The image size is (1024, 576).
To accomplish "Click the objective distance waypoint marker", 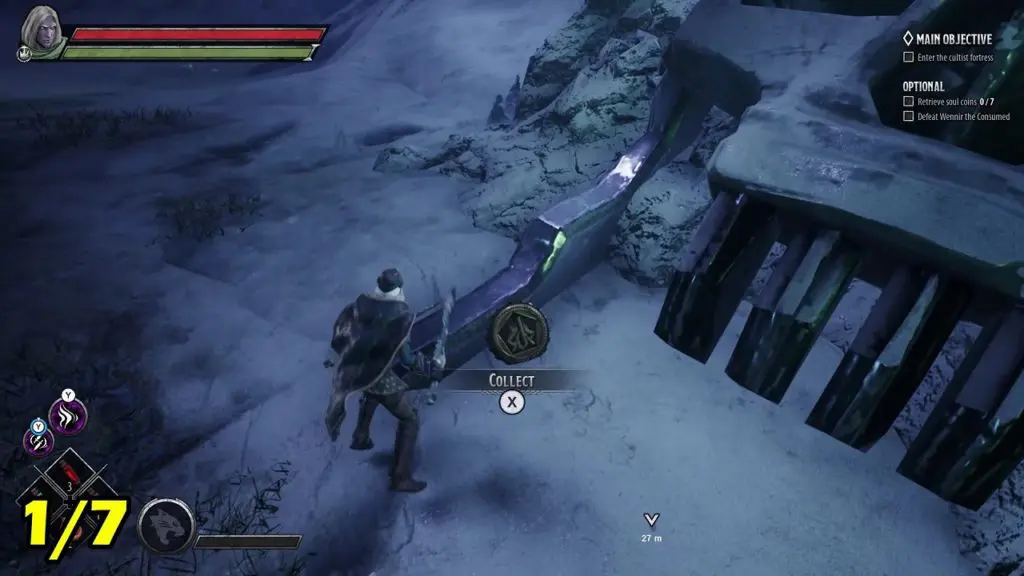I will [x=652, y=520].
